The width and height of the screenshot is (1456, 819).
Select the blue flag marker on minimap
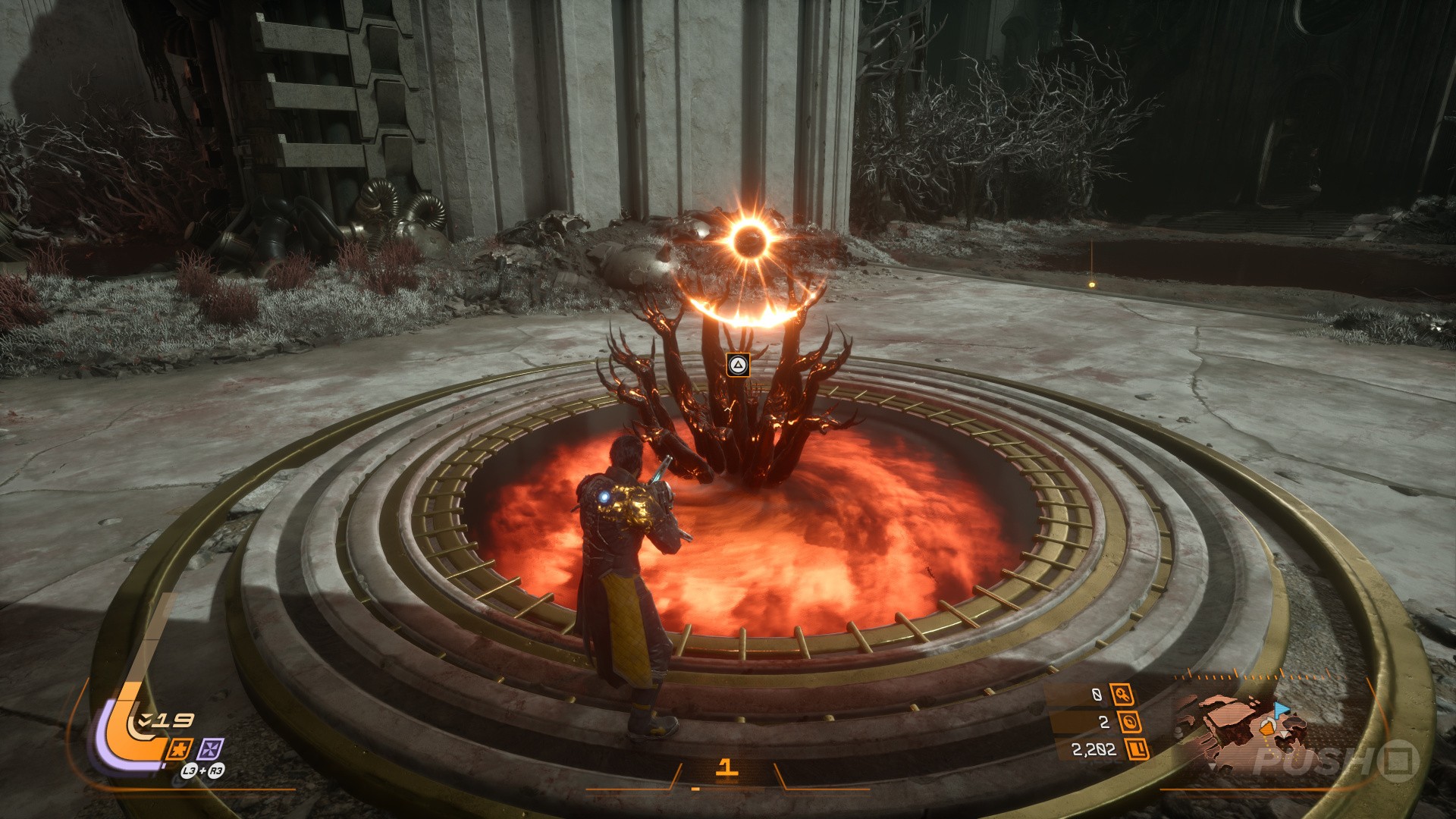click(x=1282, y=711)
